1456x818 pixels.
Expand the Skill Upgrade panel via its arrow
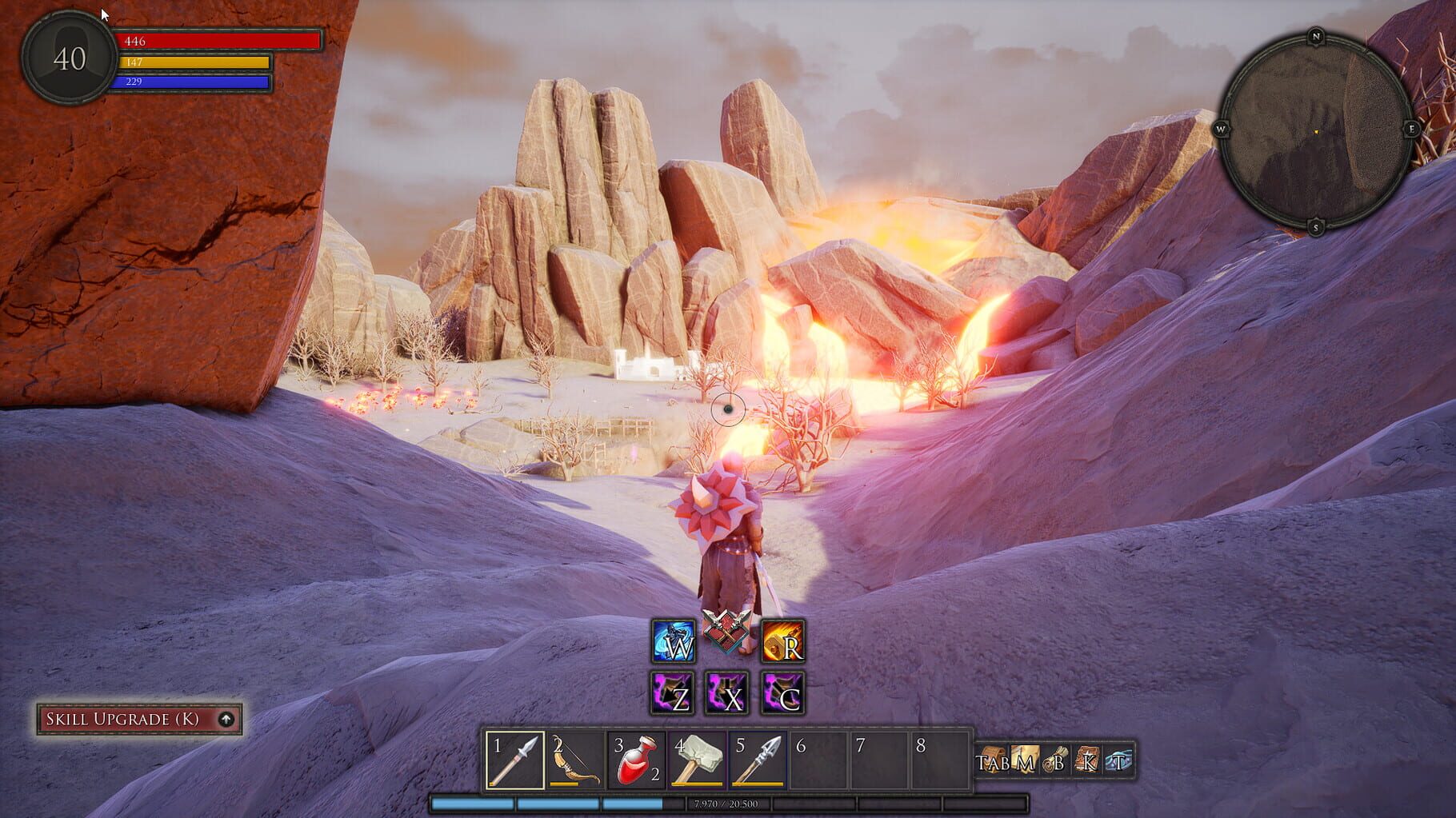point(227,718)
